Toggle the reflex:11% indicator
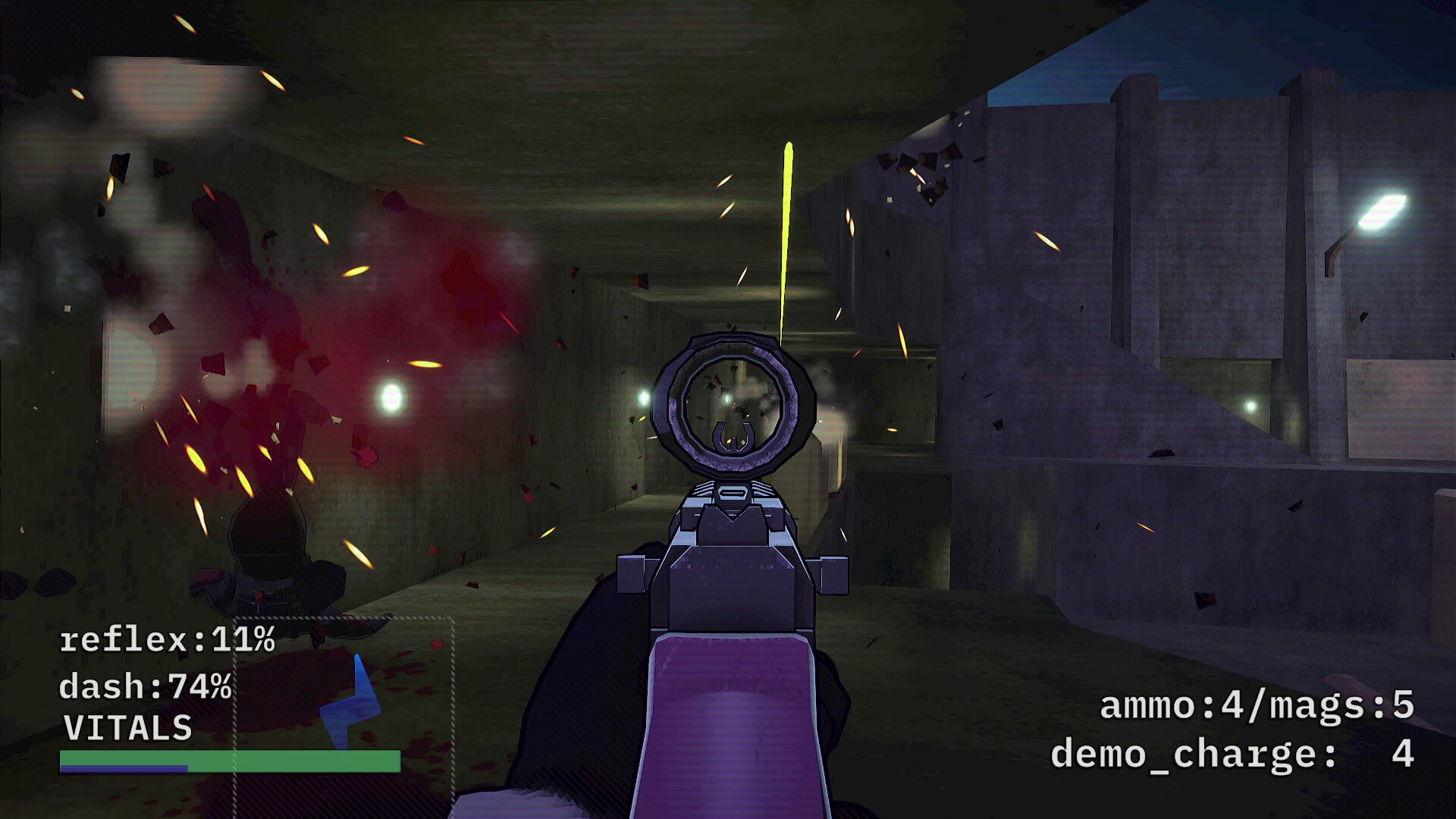This screenshot has width=1456, height=819. pos(165,641)
